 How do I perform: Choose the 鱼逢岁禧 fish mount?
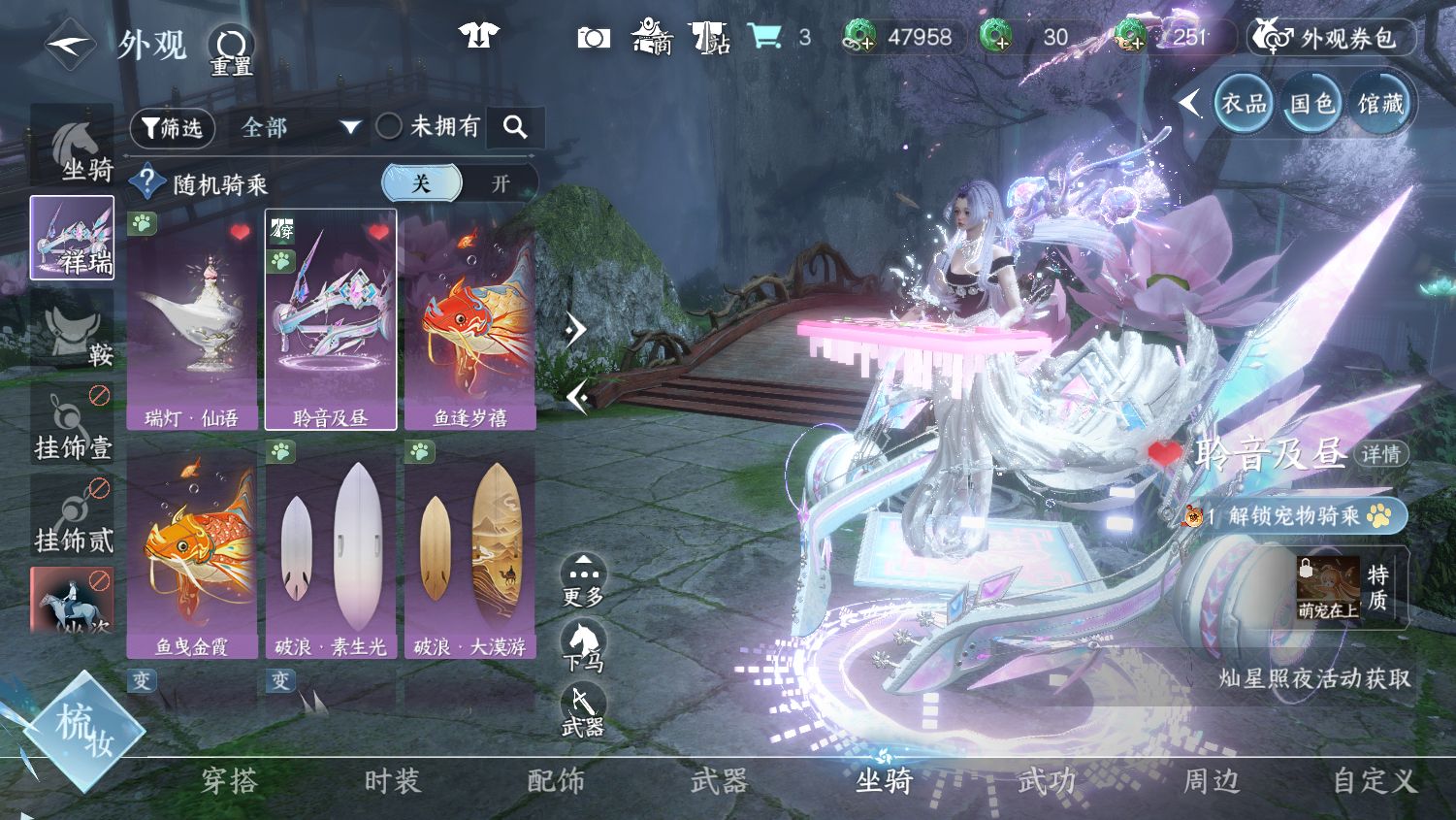[x=469, y=320]
